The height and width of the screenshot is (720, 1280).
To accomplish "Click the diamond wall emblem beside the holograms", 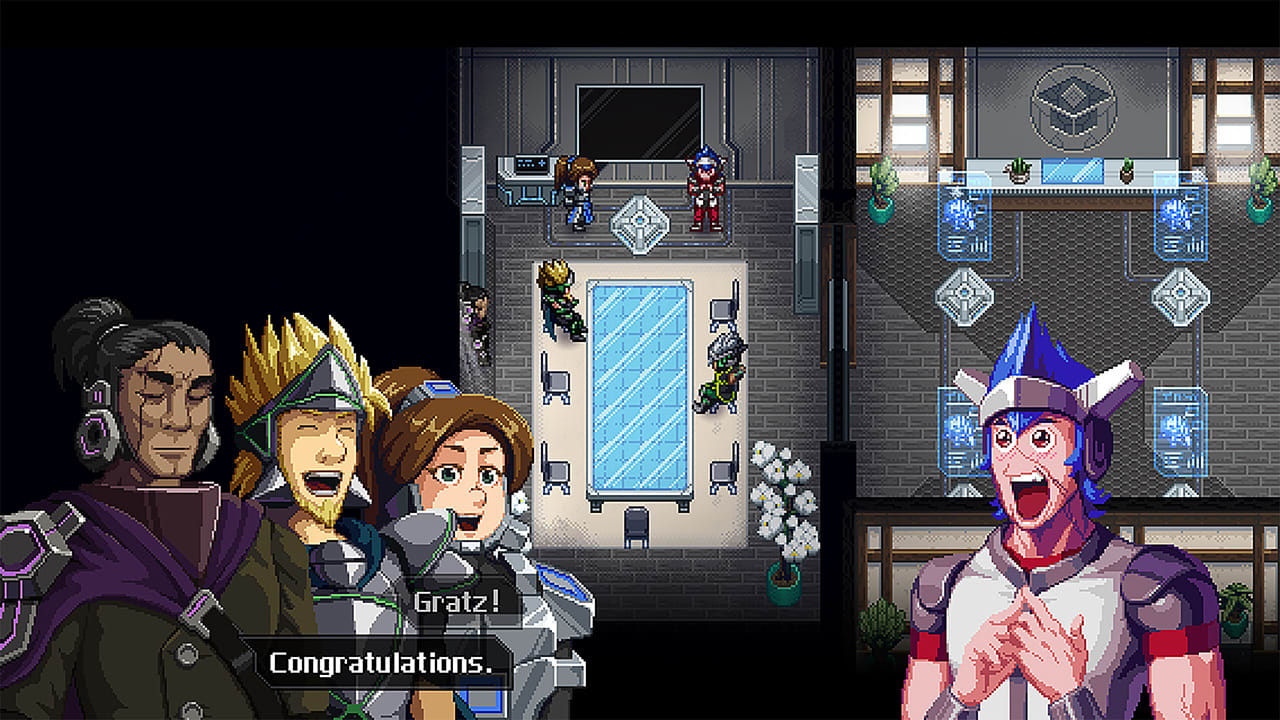I will click(x=1180, y=293).
